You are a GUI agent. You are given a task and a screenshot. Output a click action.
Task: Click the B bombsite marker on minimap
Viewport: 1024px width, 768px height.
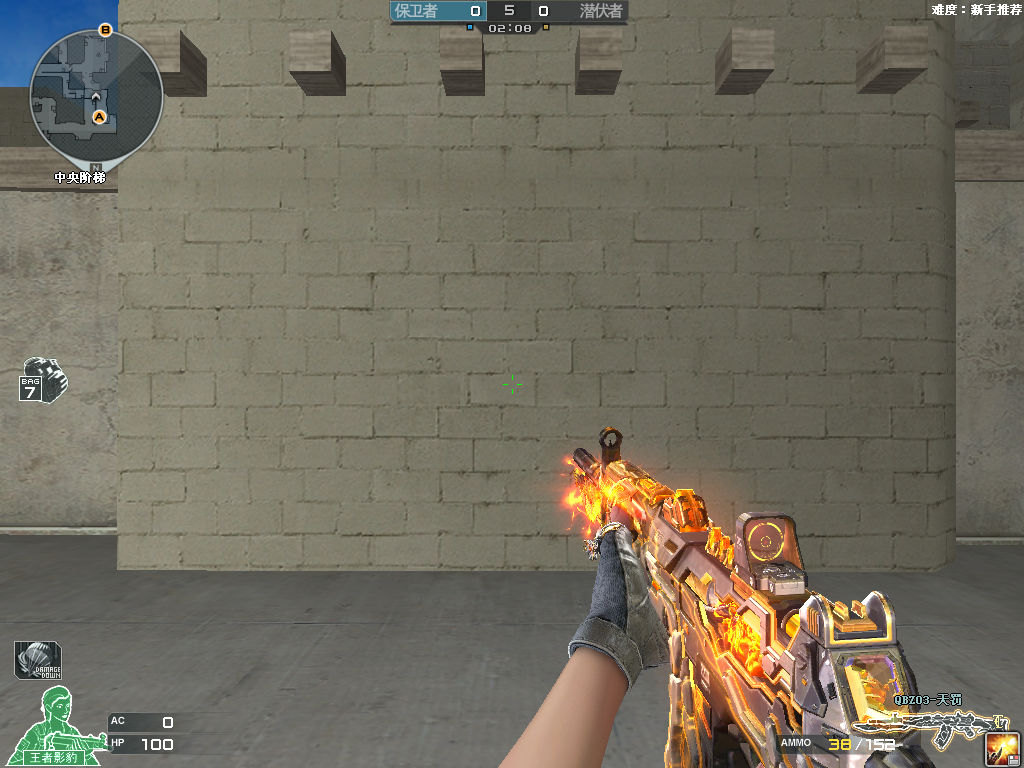[106, 30]
